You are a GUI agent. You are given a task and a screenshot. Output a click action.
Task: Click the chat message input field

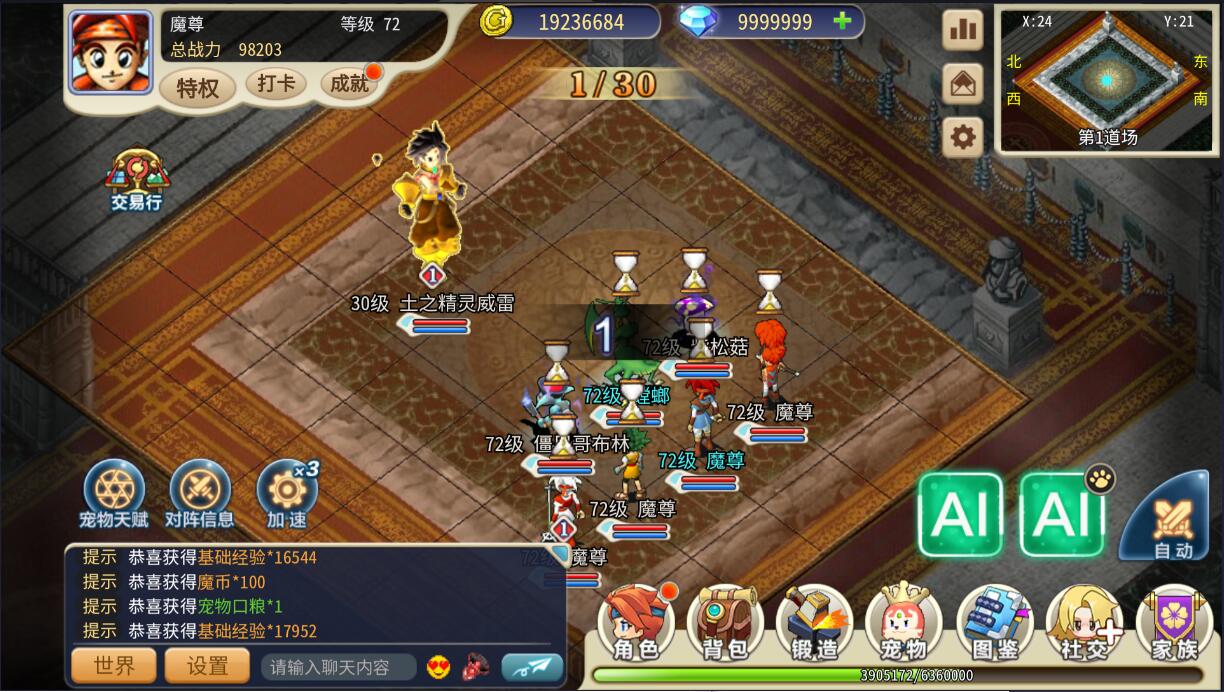338,667
